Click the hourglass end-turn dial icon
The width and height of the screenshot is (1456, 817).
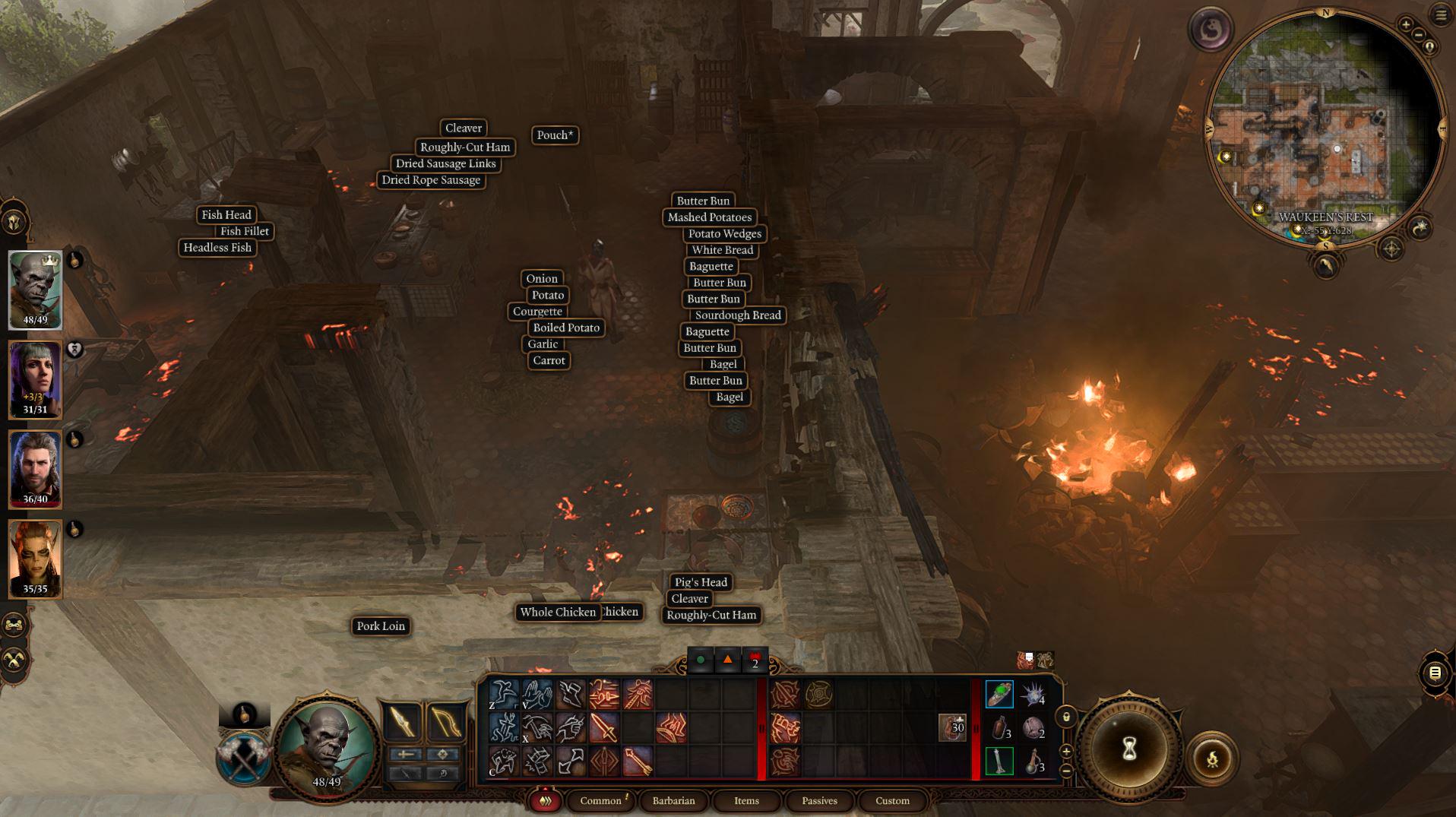coord(1130,749)
